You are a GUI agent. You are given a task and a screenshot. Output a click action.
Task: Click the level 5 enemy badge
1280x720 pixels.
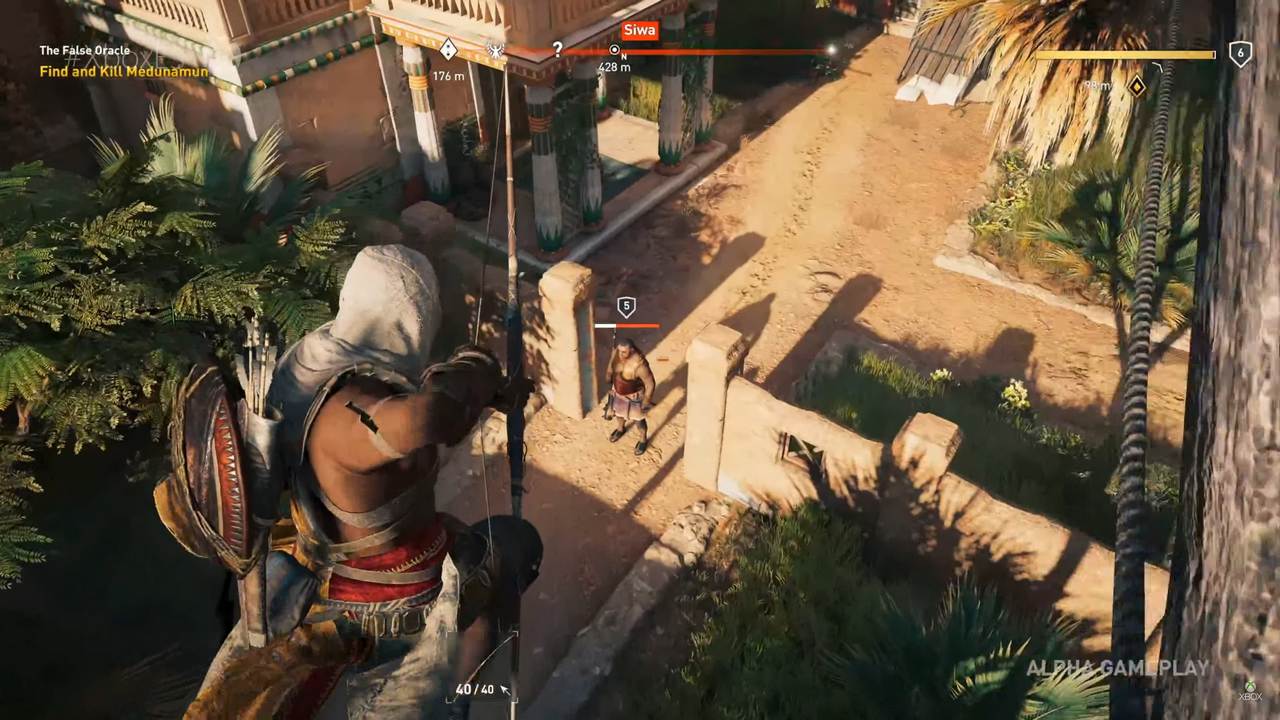[x=626, y=307]
